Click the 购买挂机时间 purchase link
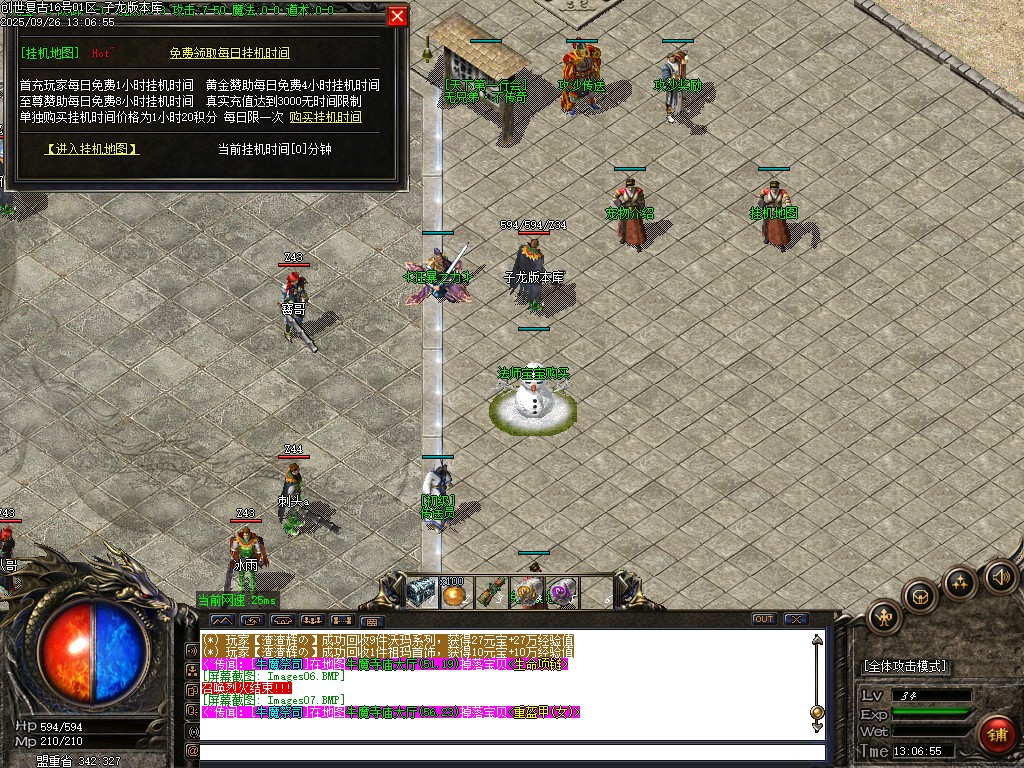 pyautogui.click(x=325, y=117)
